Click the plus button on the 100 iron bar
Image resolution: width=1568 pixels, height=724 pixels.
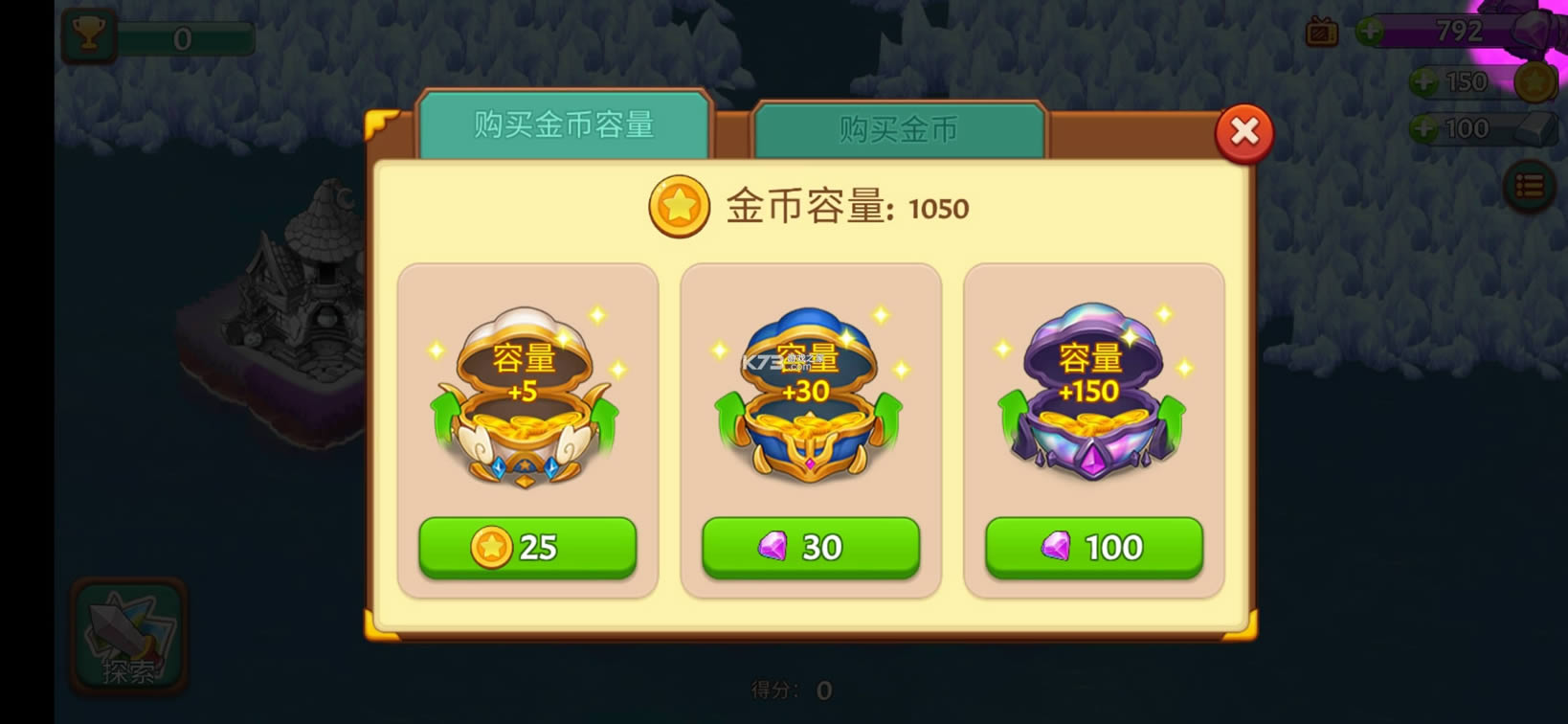[x=1425, y=127]
